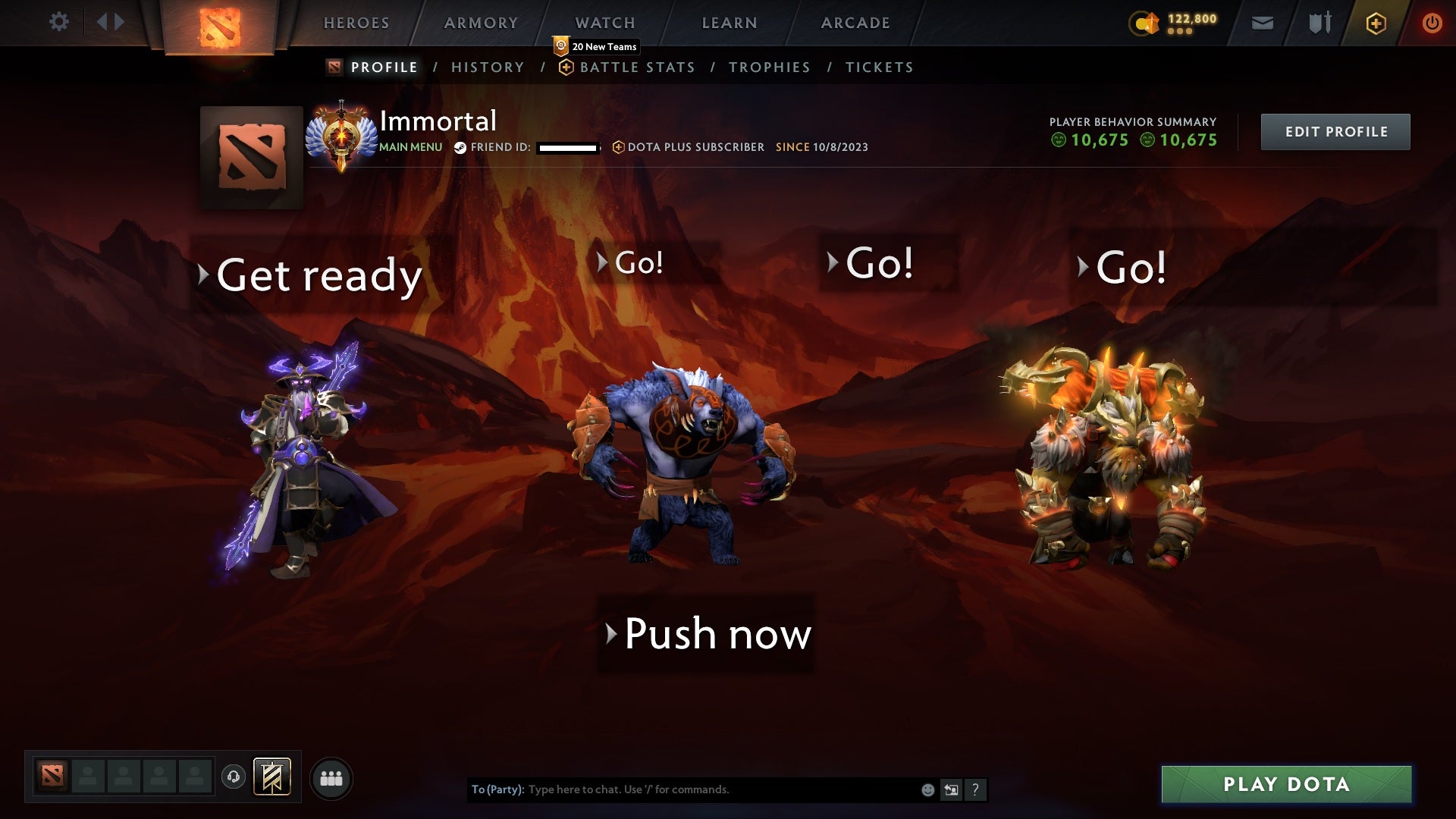Click the EDIT PROFILE button
This screenshot has width=1456, height=819.
click(1335, 130)
